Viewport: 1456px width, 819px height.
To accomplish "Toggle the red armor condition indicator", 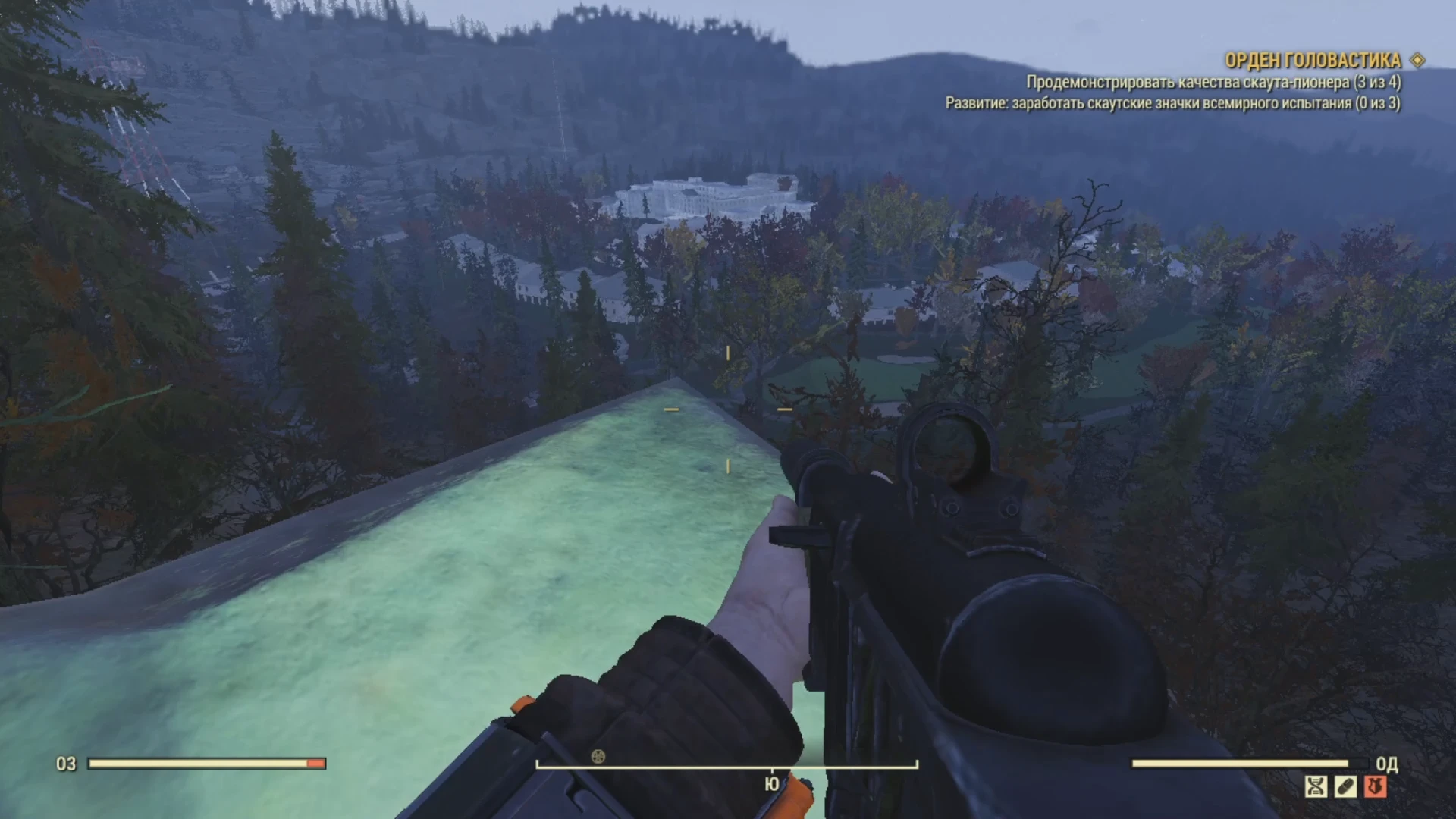I will coord(1375,786).
